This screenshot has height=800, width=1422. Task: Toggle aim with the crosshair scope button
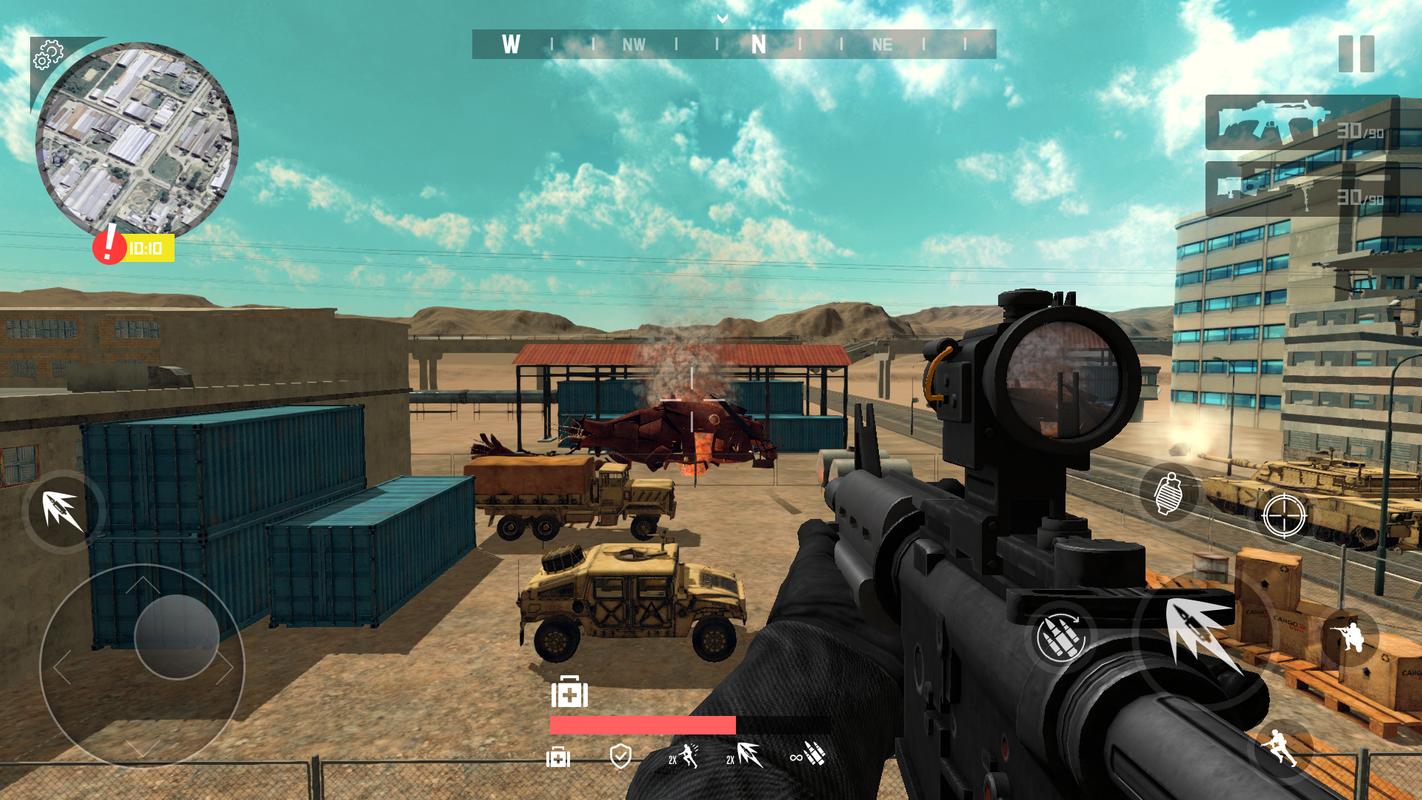(x=1284, y=515)
